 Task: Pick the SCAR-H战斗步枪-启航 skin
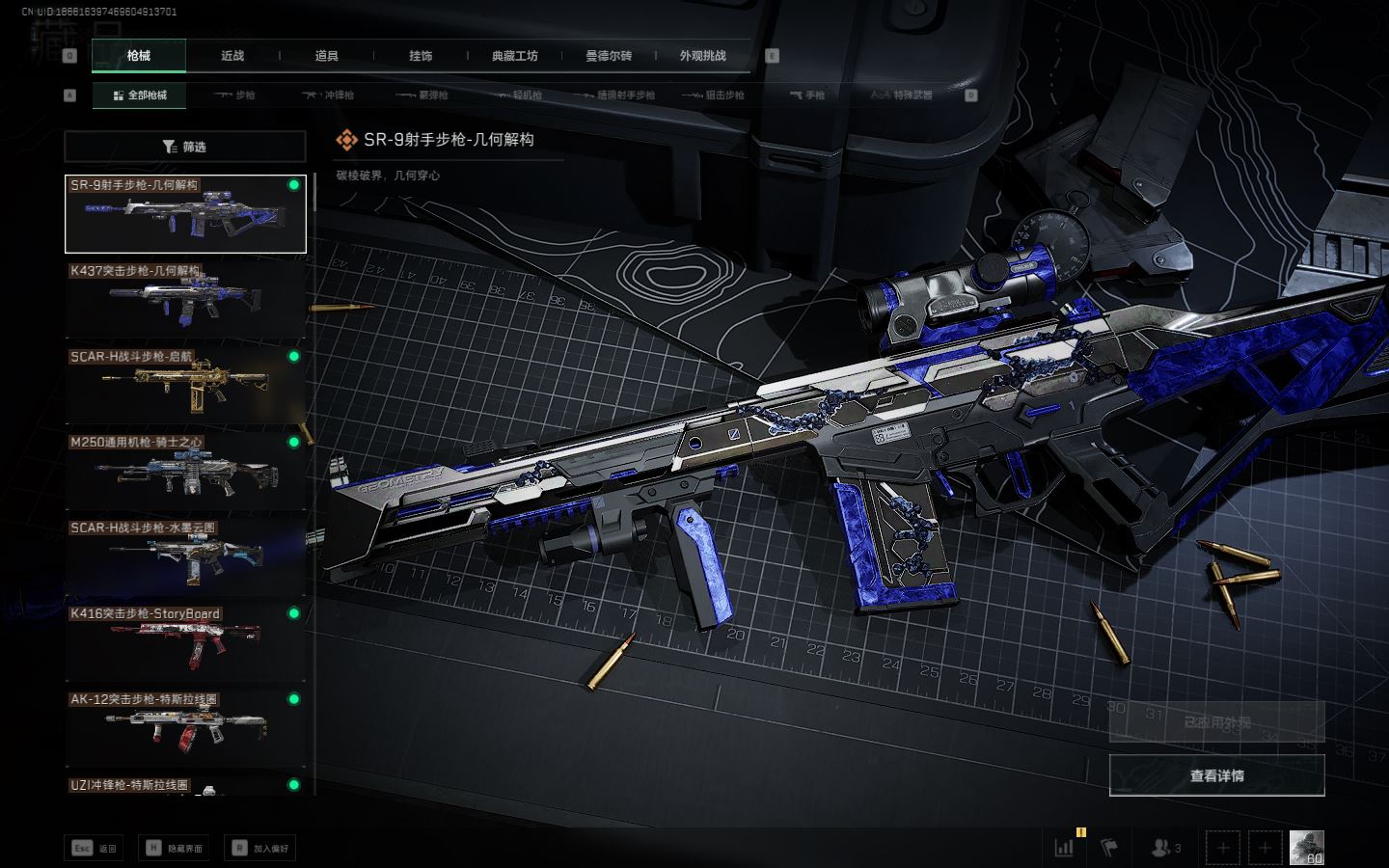185,385
